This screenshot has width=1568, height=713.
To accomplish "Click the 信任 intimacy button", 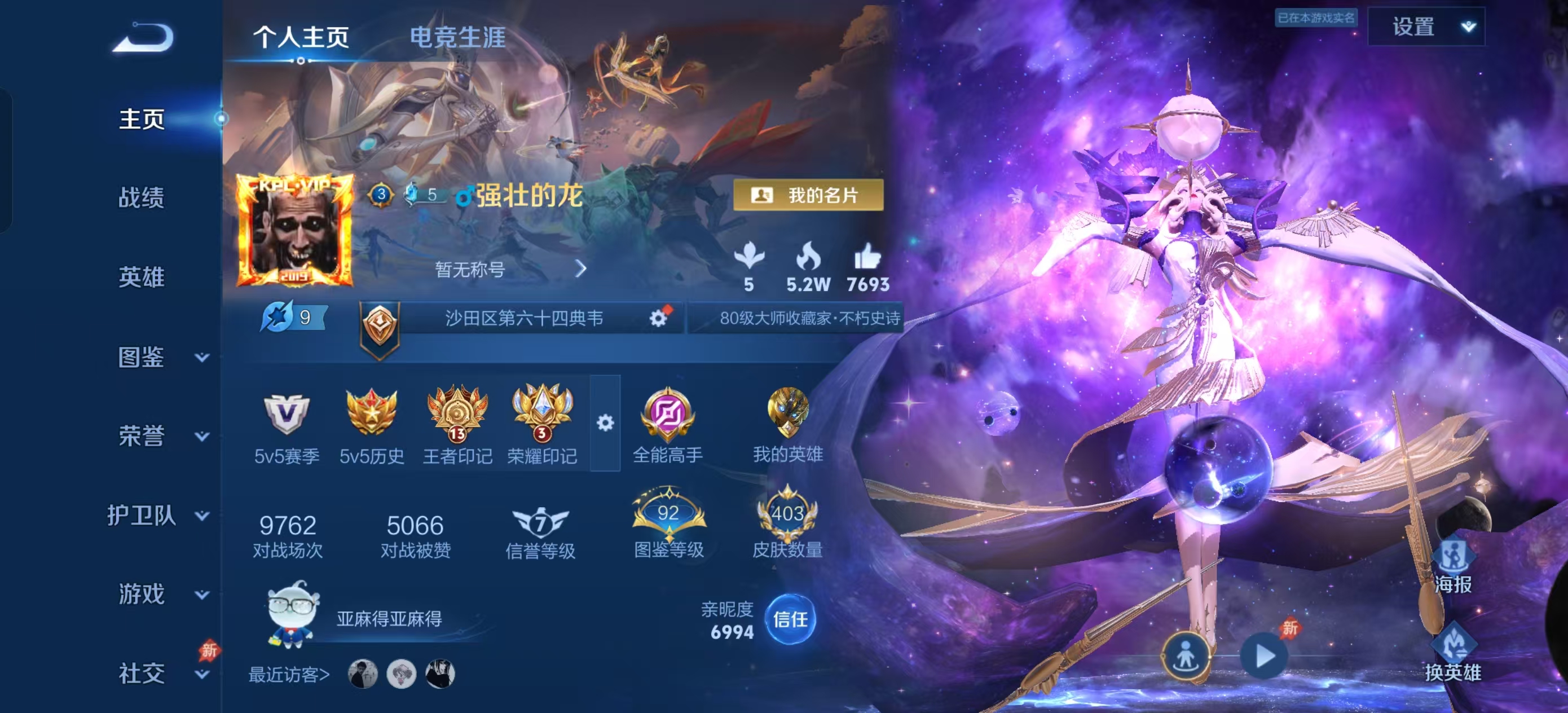I will click(790, 619).
